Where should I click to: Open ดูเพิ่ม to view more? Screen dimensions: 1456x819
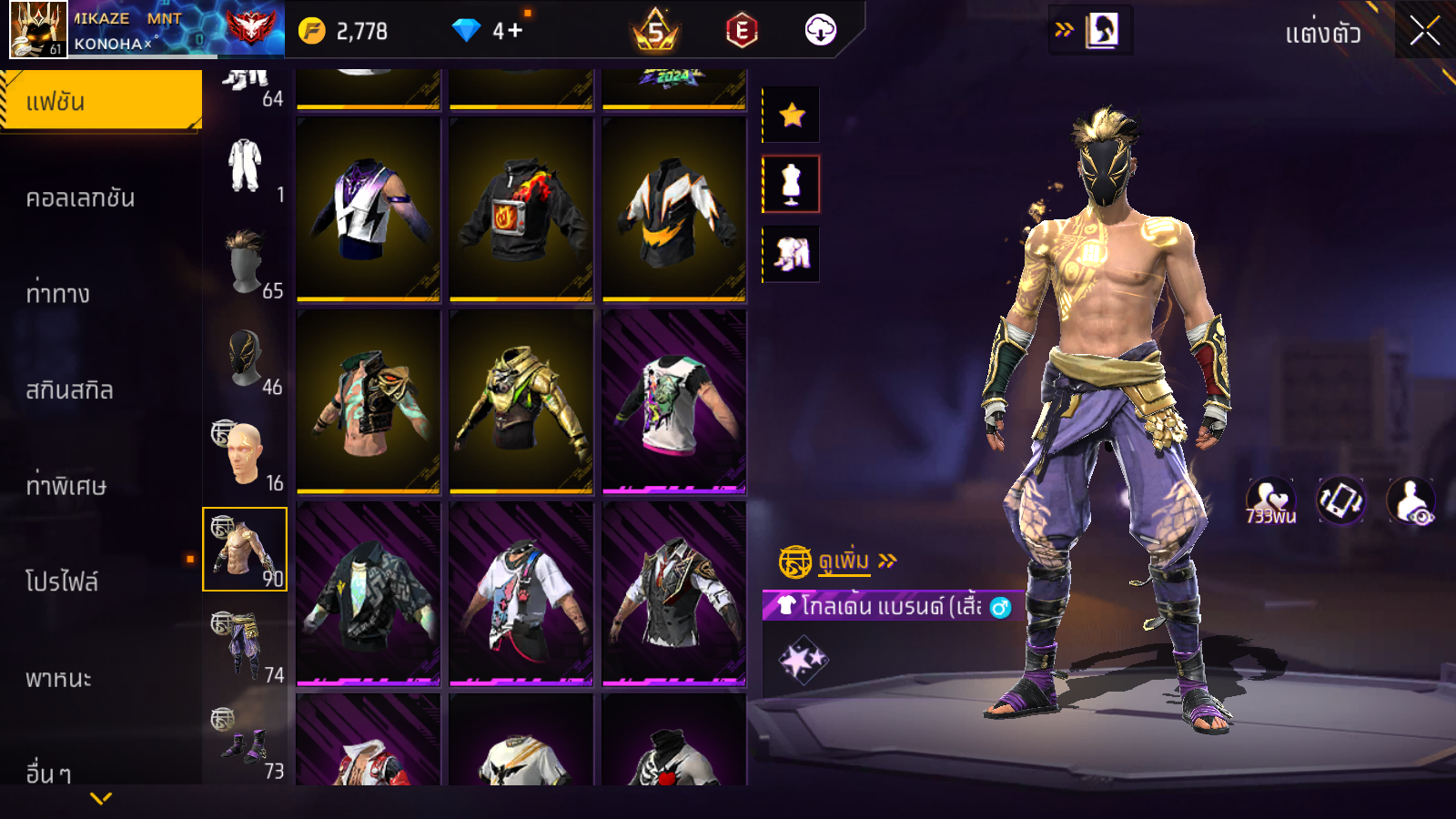pyautogui.click(x=843, y=561)
